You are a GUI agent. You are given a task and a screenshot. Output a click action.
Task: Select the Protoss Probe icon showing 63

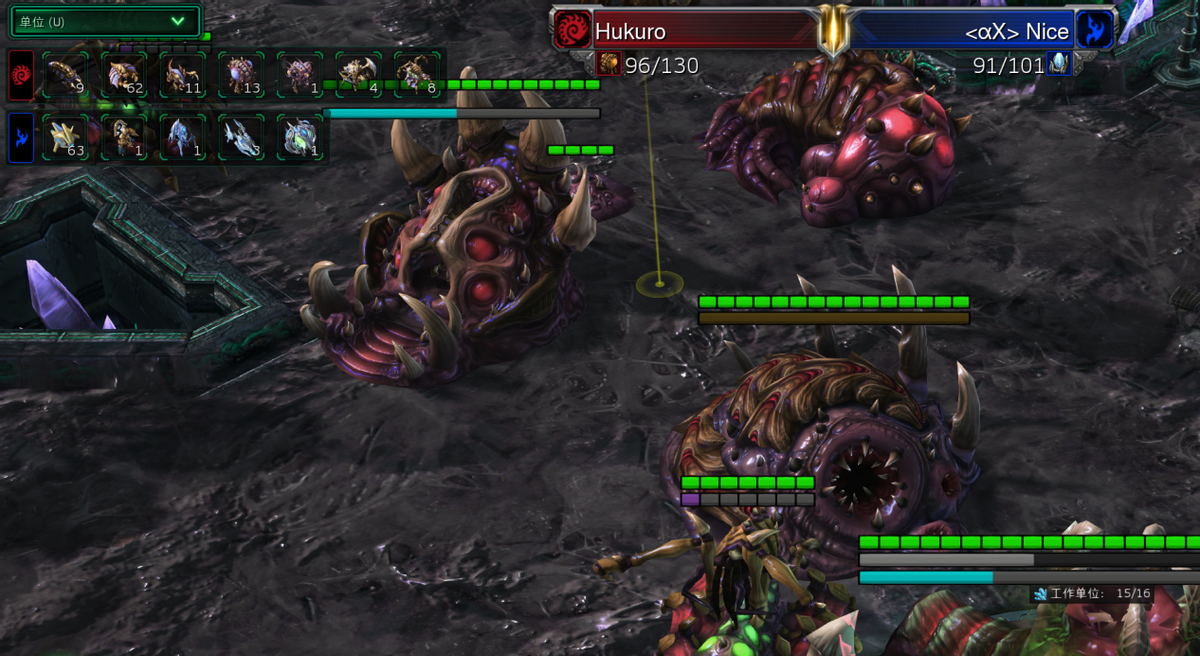pyautogui.click(x=66, y=137)
